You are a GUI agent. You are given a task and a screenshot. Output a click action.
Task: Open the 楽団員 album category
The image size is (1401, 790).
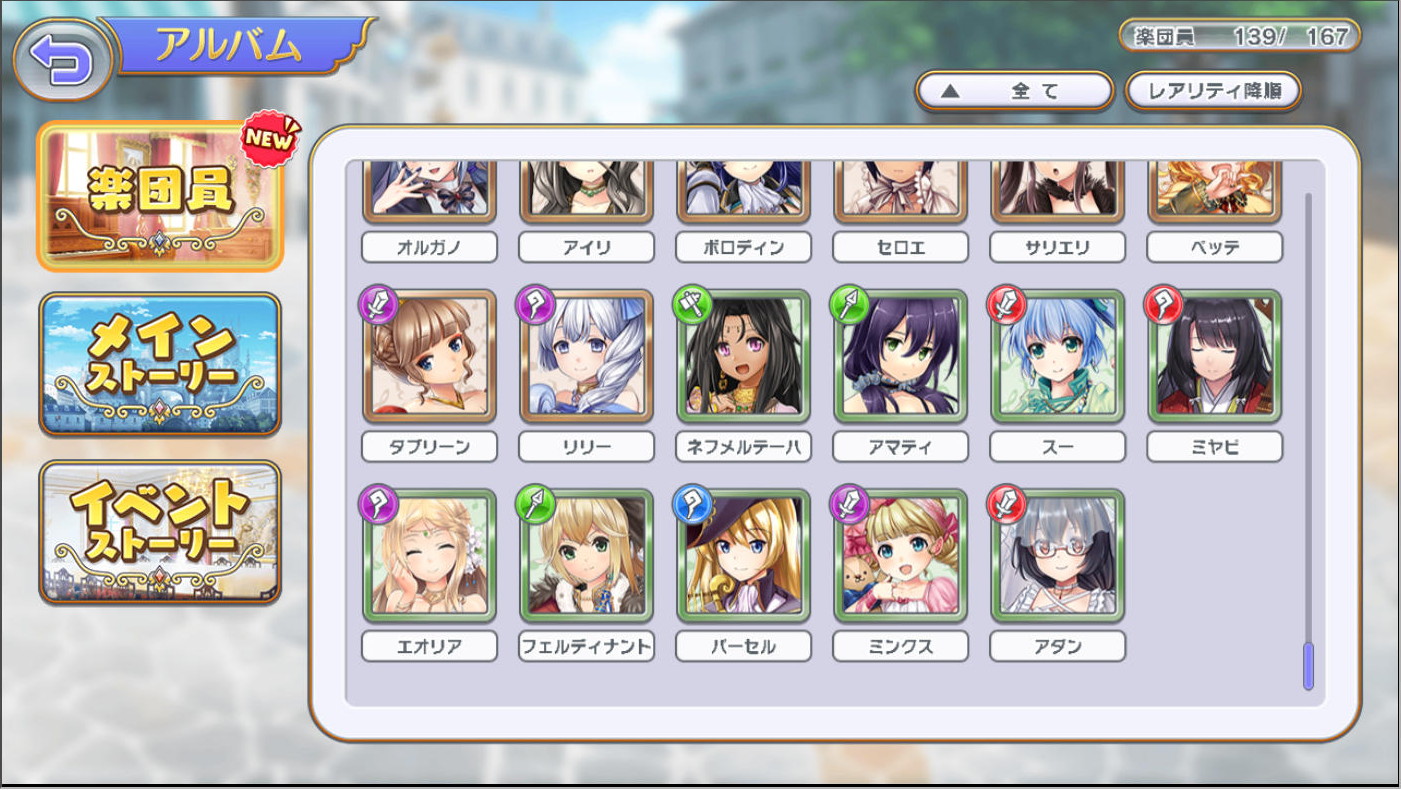161,195
